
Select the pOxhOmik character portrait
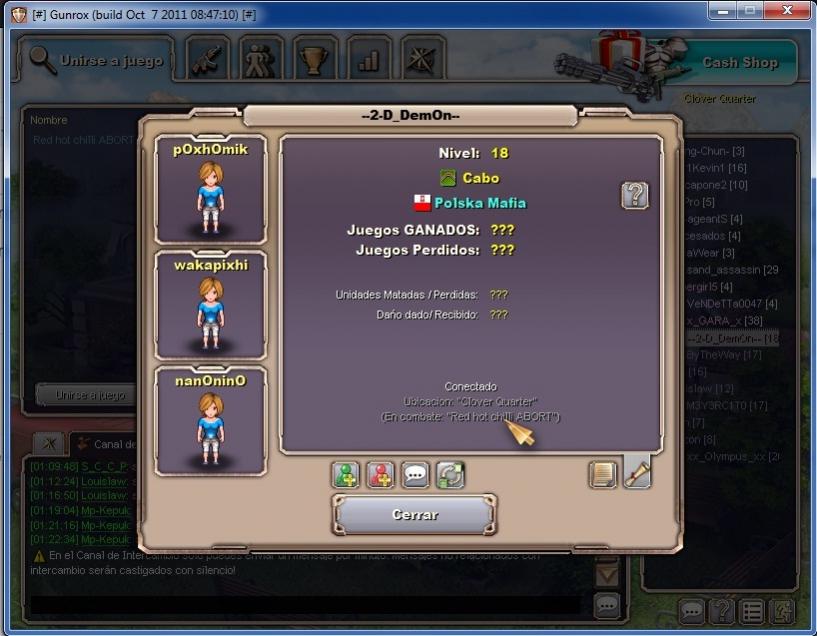tap(210, 189)
